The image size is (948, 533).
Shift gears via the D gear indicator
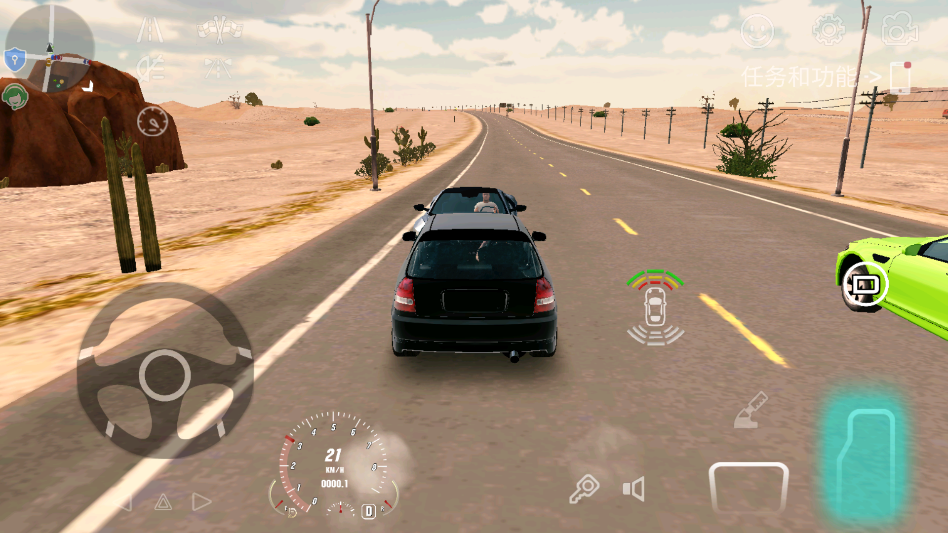click(368, 511)
